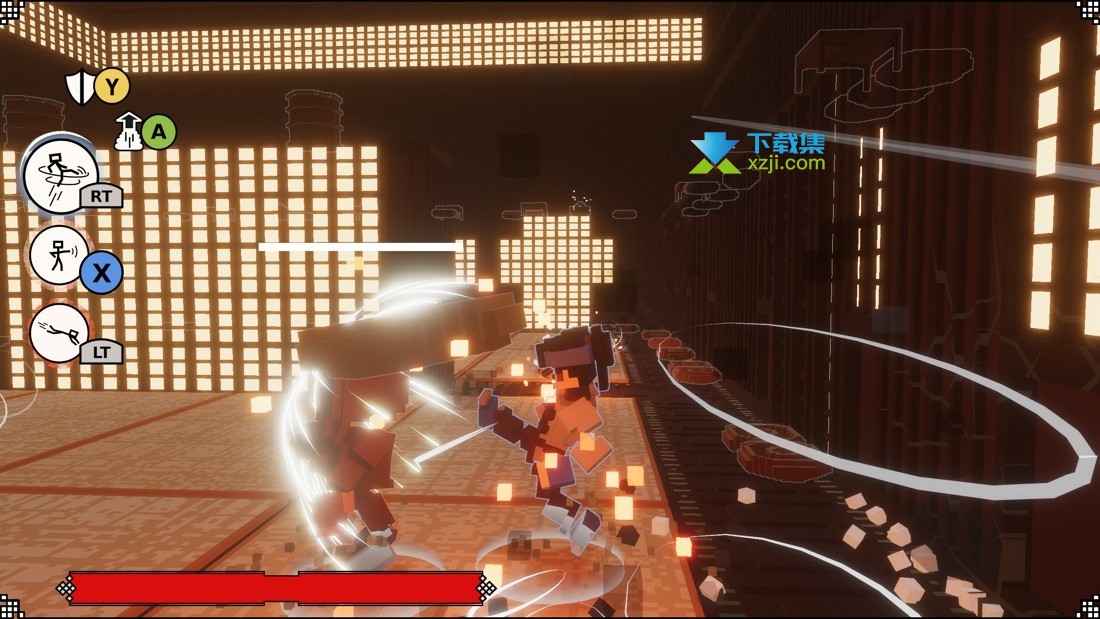Activate the spinning kick ability icon
The width and height of the screenshot is (1100, 619).
[x=60, y=176]
